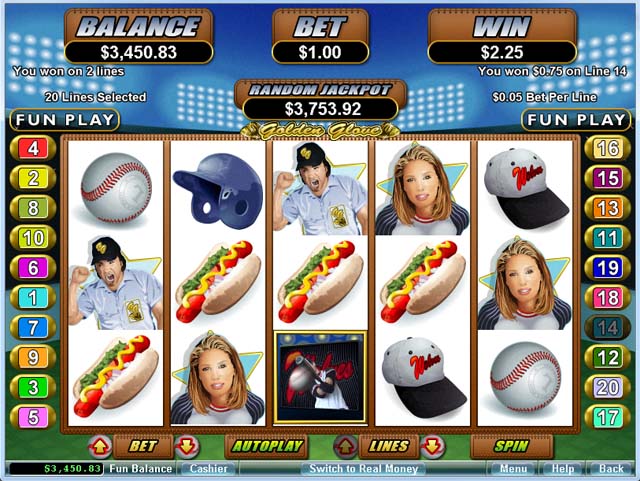
Task: Pick payline number 5
Action: pyautogui.click(x=33, y=416)
